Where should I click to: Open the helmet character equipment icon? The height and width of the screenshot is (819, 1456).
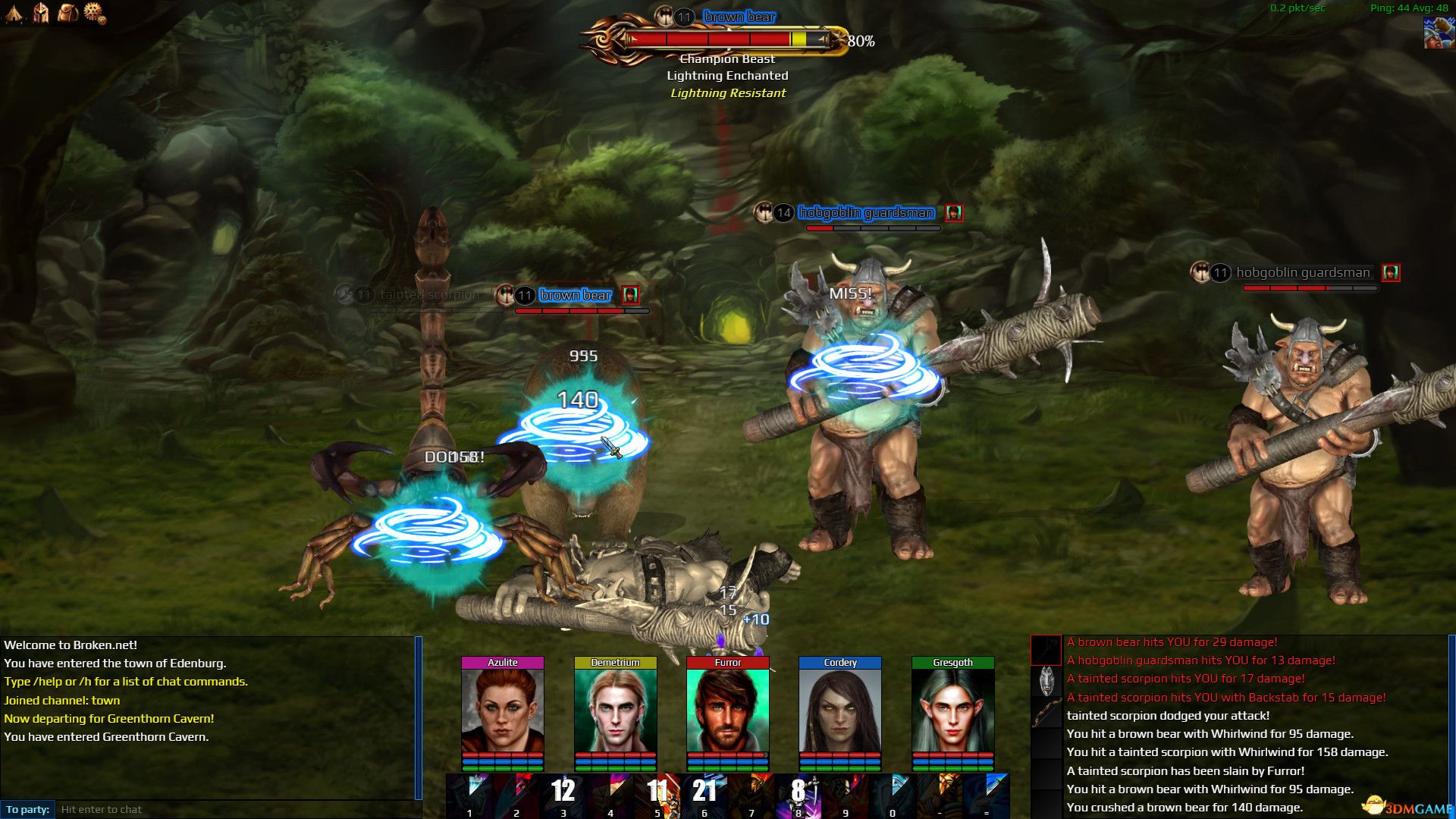(x=39, y=13)
